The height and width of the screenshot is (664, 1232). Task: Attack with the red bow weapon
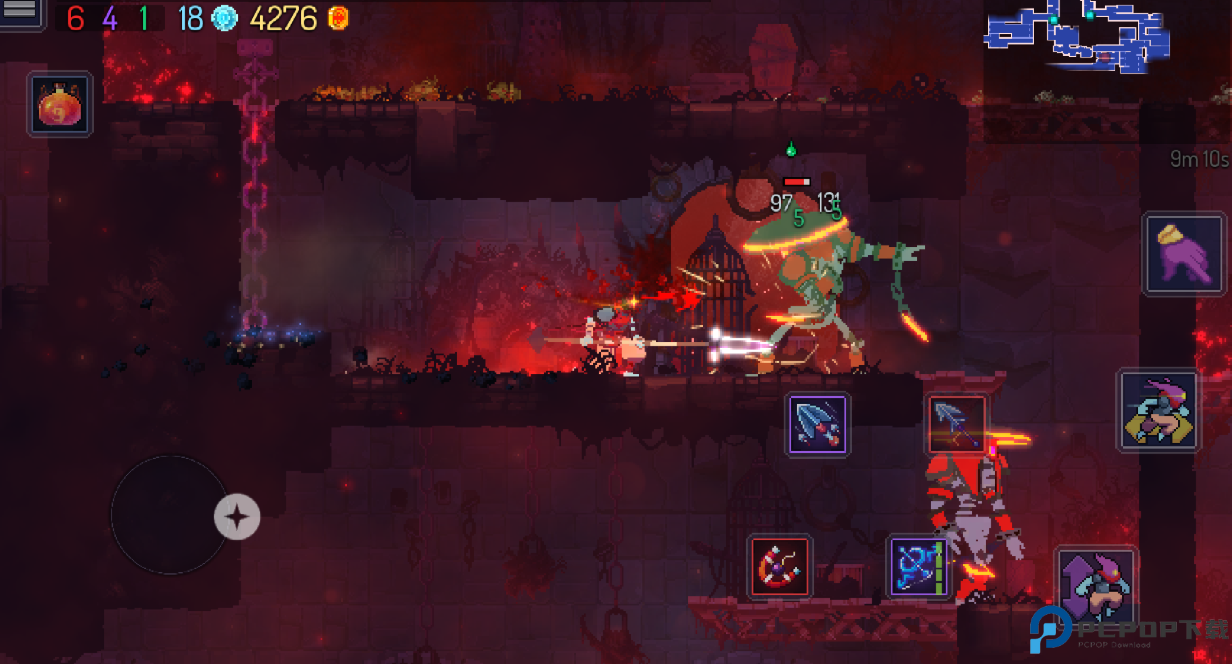coord(780,567)
